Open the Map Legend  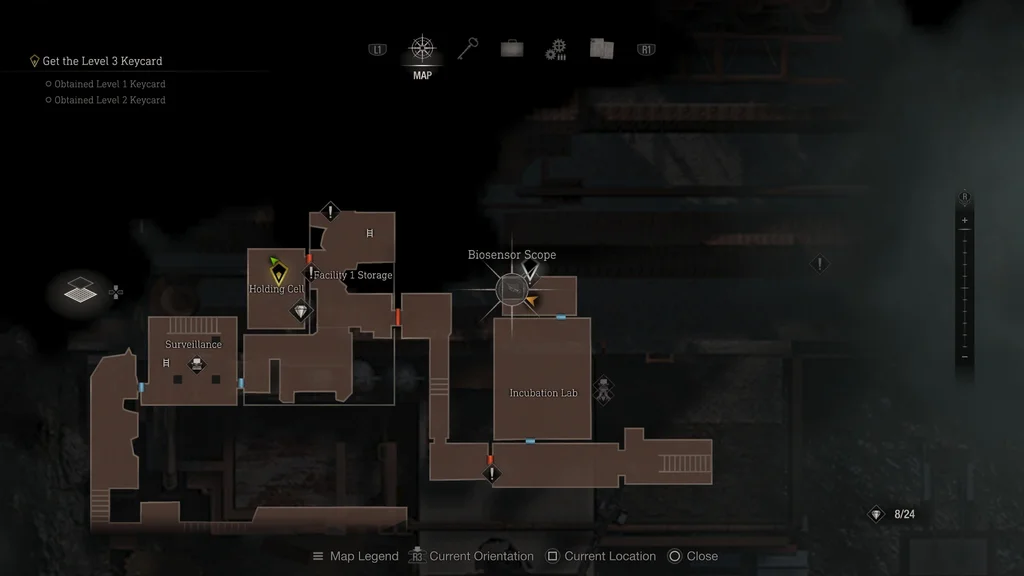[355, 556]
